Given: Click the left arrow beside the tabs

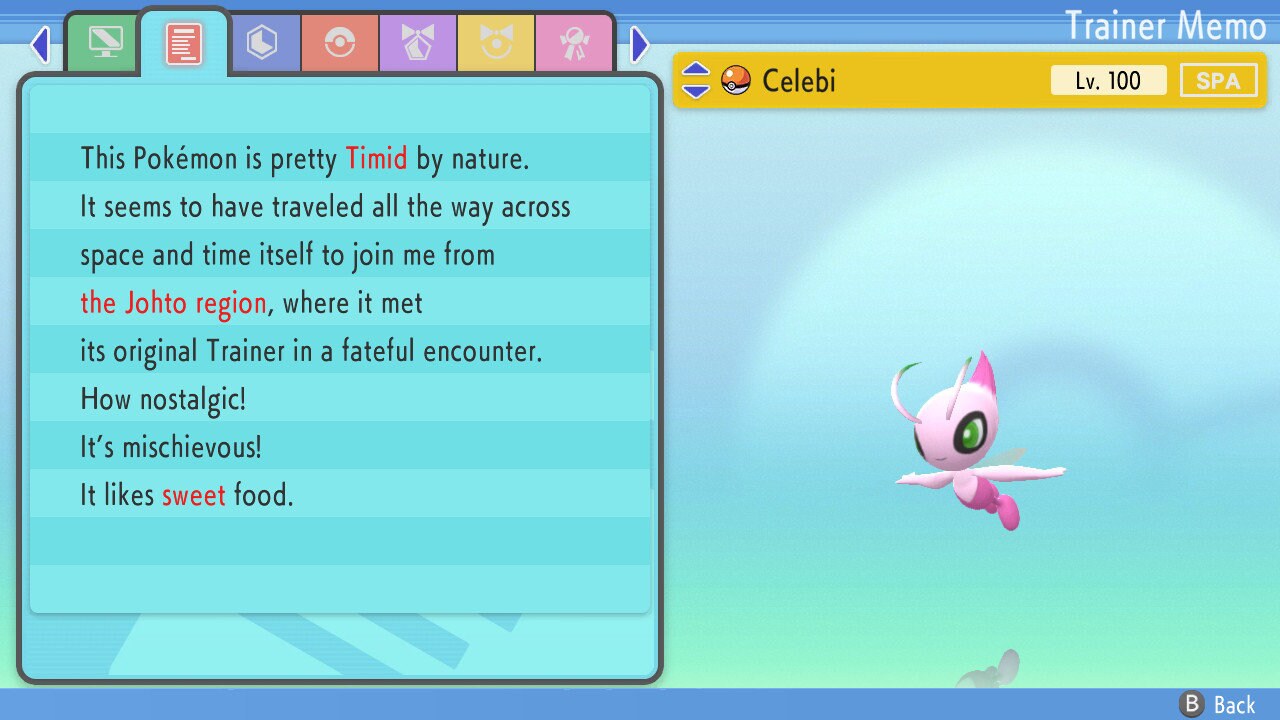Looking at the screenshot, I should pos(40,44).
